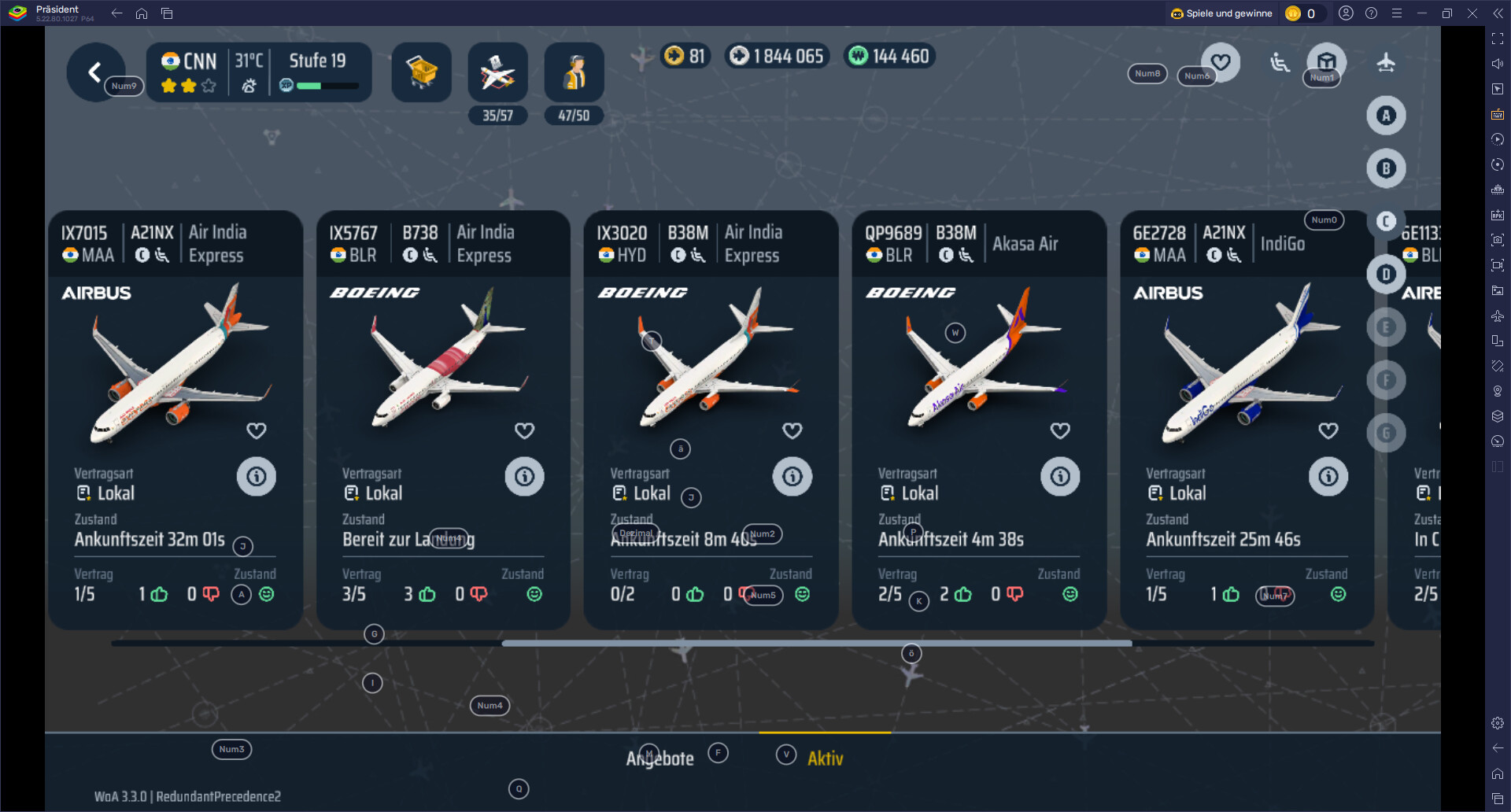Viewport: 1511px width, 812px height.
Task: View info for Akasa Air QP9689
Action: pyautogui.click(x=1060, y=476)
